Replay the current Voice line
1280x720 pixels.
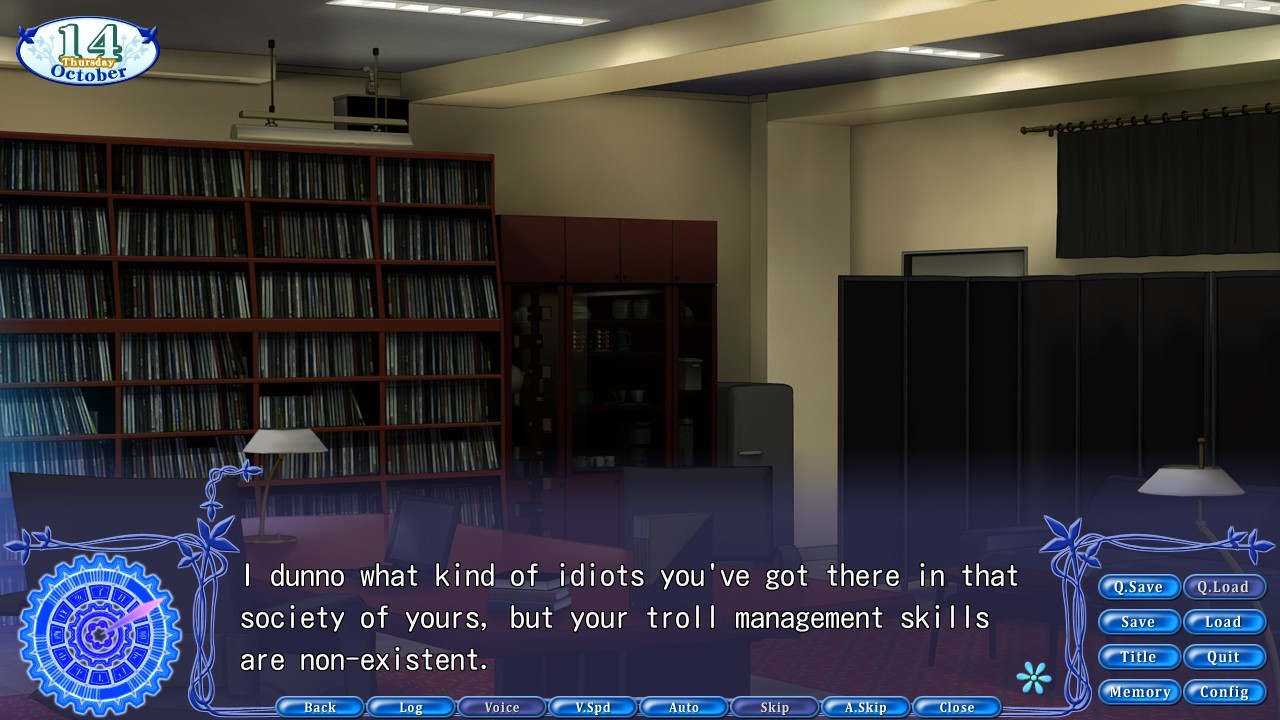click(x=501, y=707)
